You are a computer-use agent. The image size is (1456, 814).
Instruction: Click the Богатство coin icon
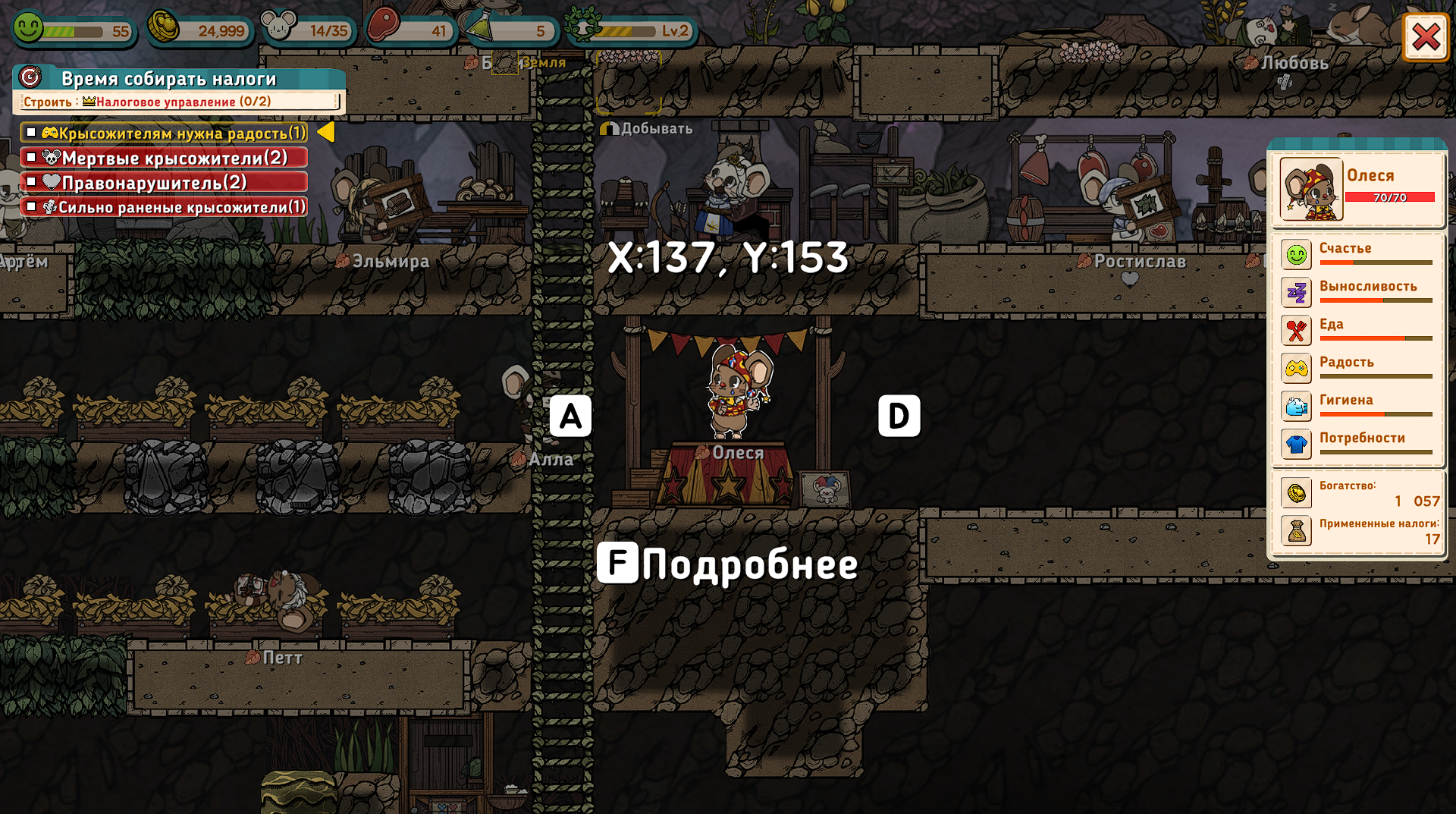(x=1296, y=493)
